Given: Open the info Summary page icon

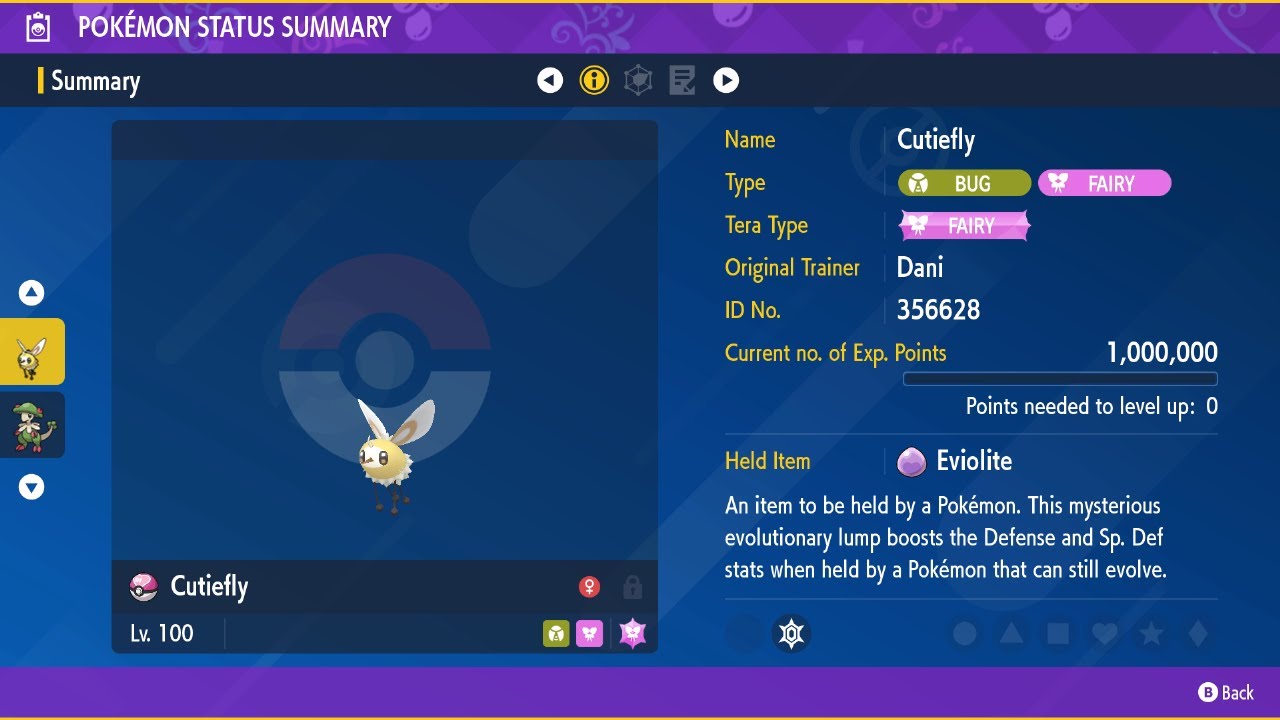Looking at the screenshot, I should [594, 80].
